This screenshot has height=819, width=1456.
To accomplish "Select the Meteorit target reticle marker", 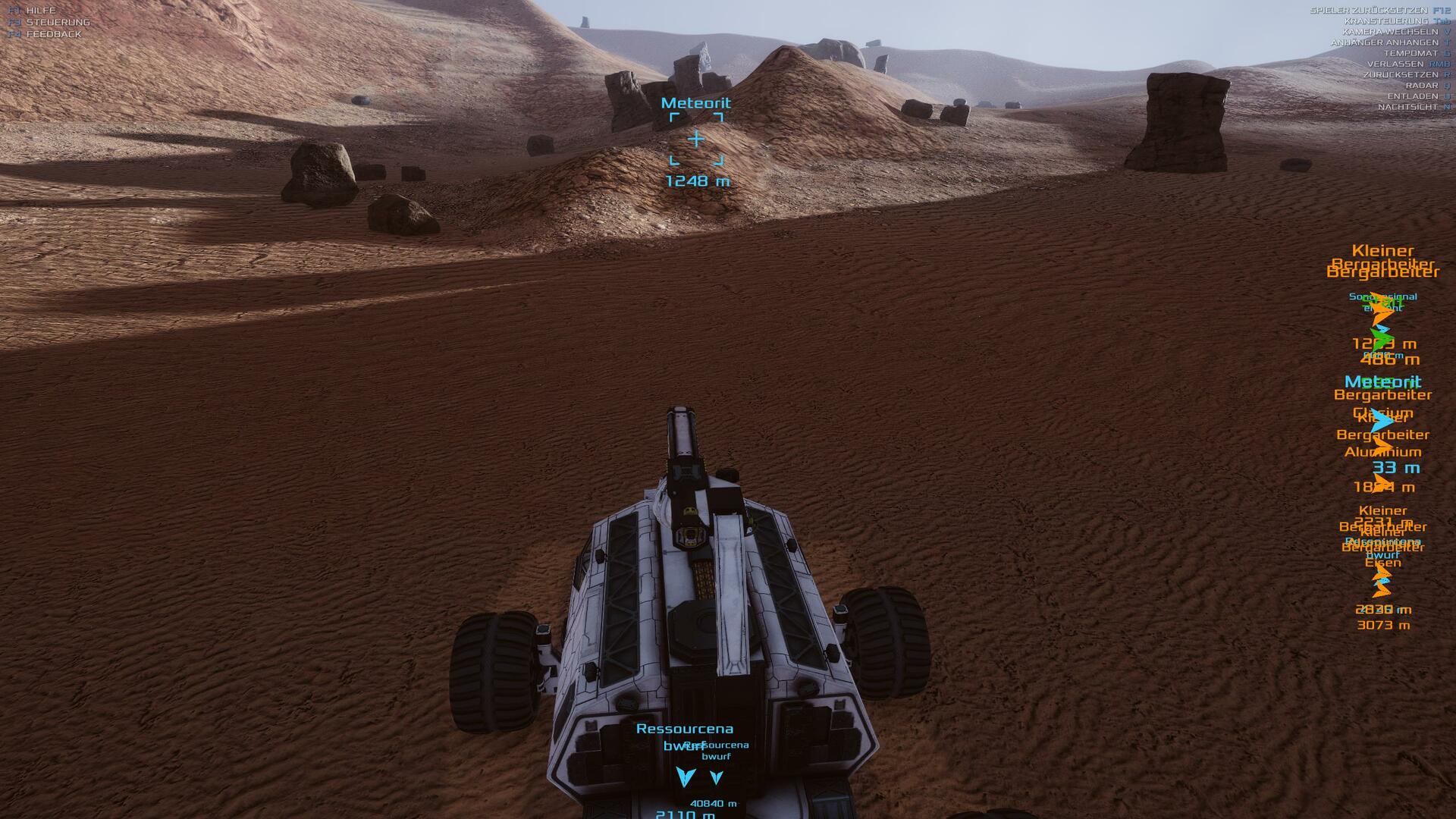I will click(x=696, y=140).
